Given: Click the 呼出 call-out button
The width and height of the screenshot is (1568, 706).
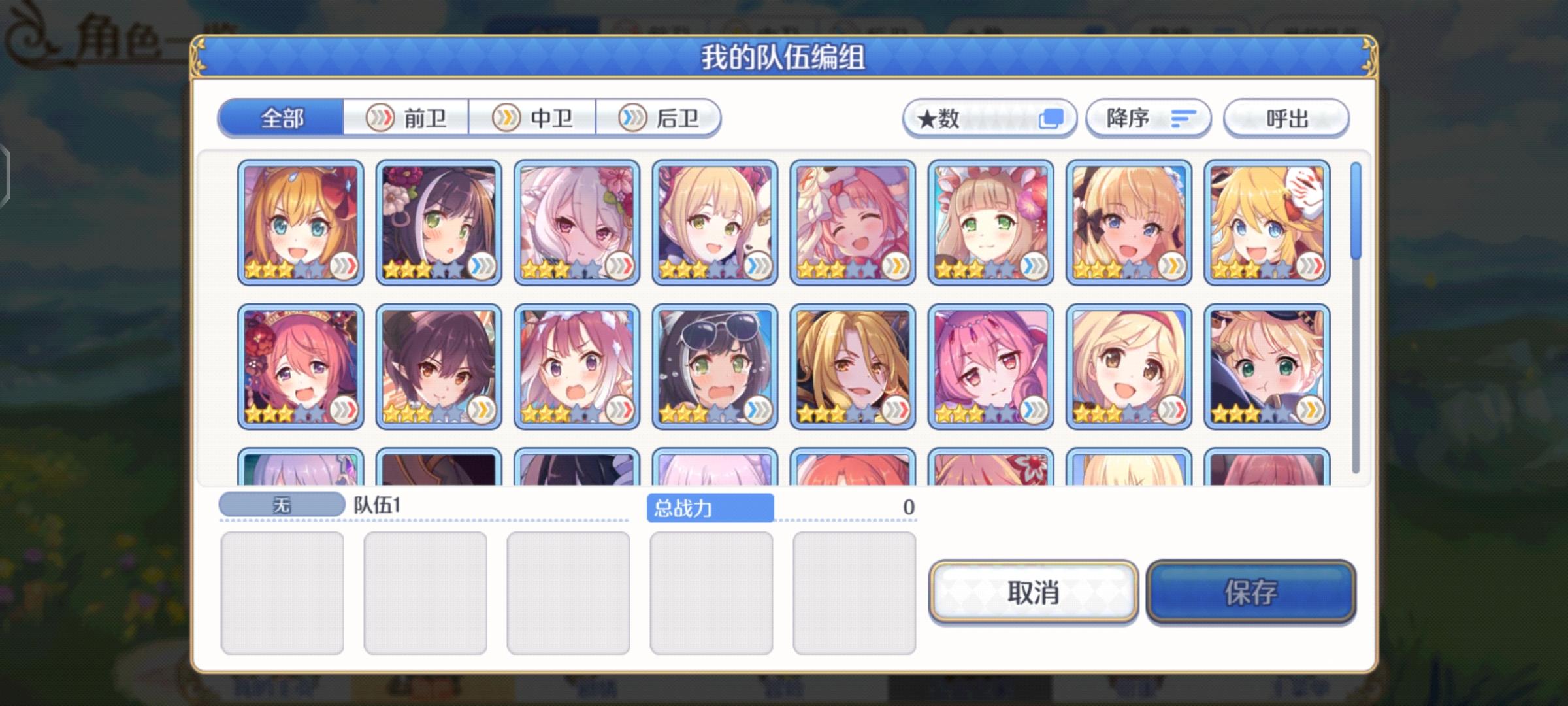Looking at the screenshot, I should click(x=1284, y=118).
